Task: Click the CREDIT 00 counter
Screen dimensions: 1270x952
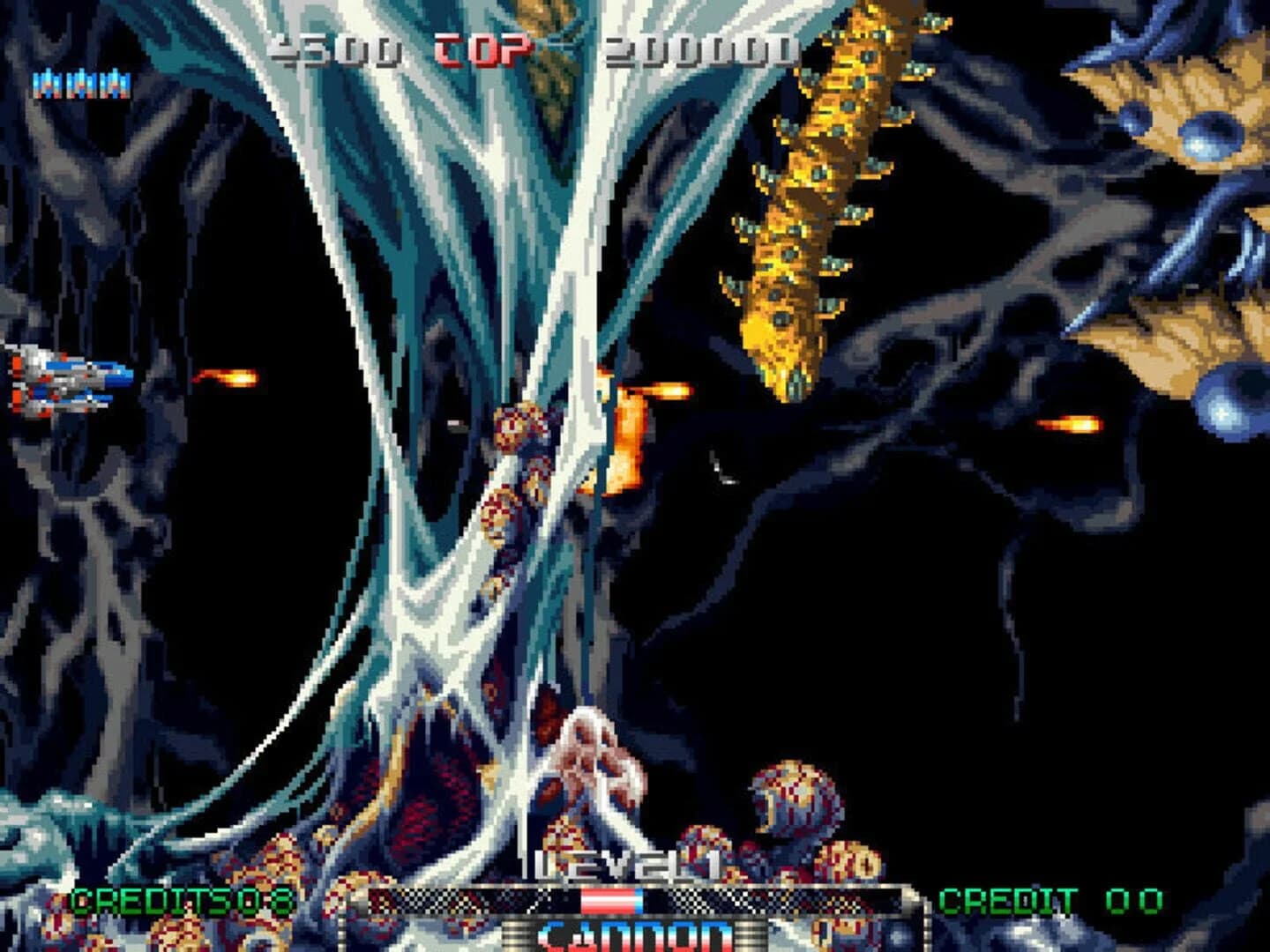Action: point(1050,901)
